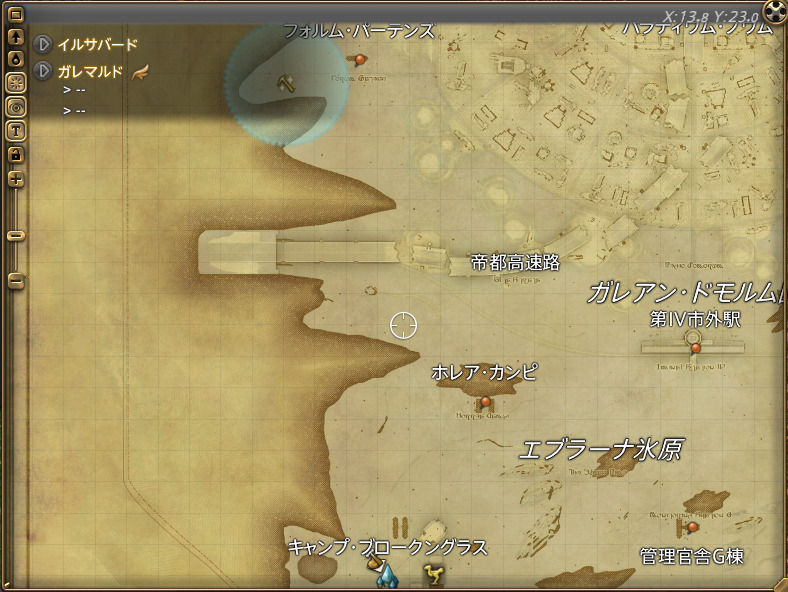The height and width of the screenshot is (592, 788).
Task: Zoom in with the plus button
Action: pyautogui.click(x=16, y=179)
